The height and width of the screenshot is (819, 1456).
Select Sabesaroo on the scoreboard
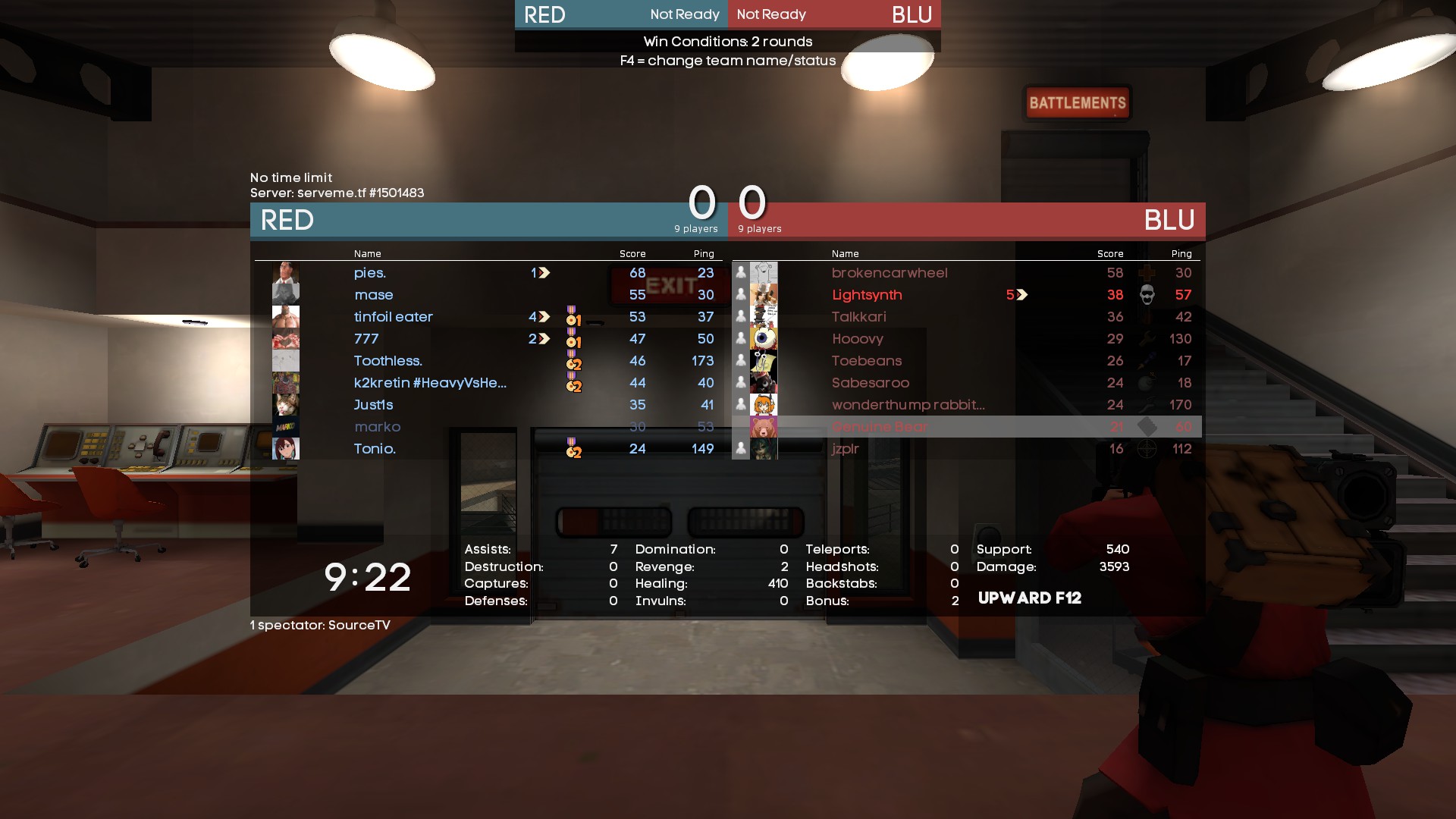(870, 383)
